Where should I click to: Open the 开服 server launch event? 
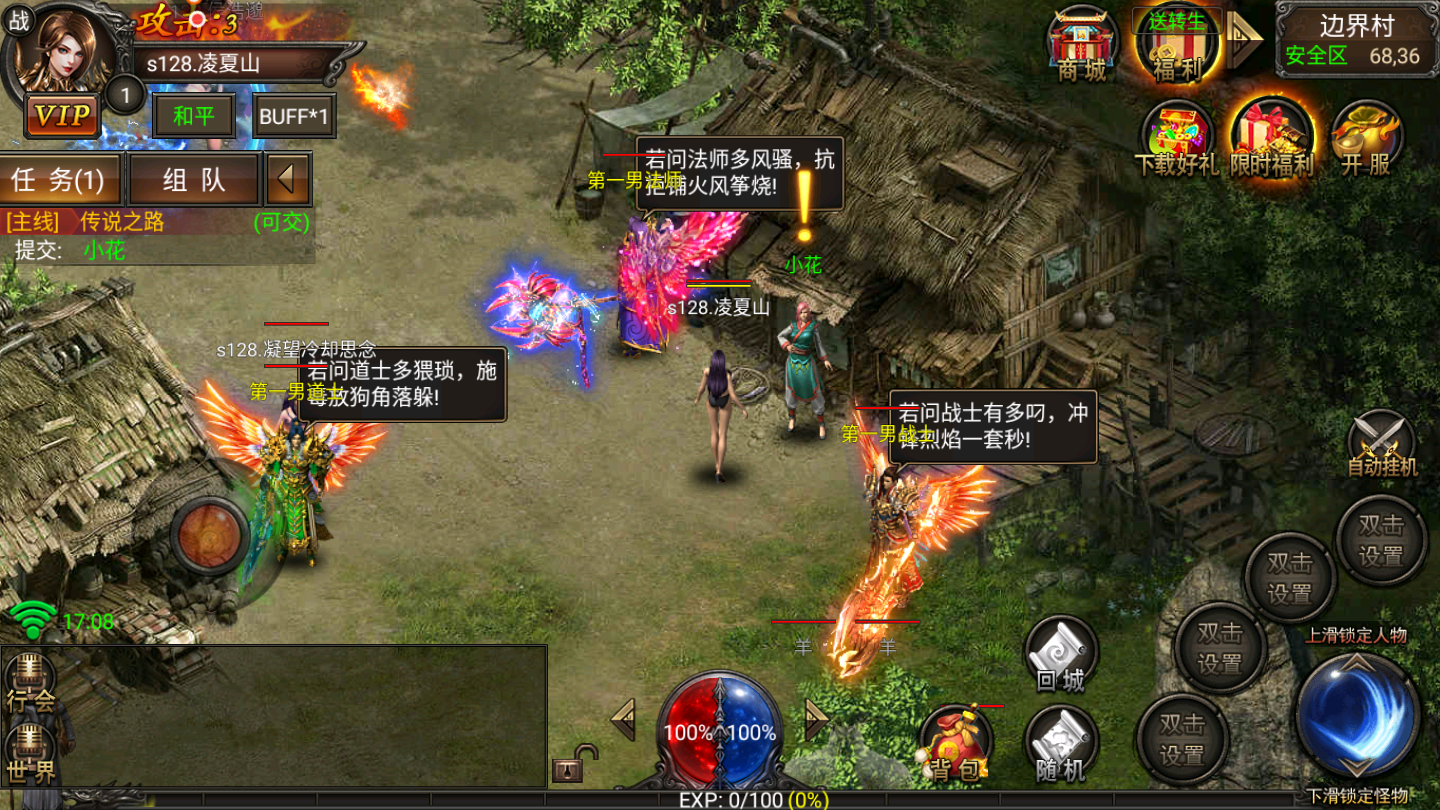(x=1366, y=138)
